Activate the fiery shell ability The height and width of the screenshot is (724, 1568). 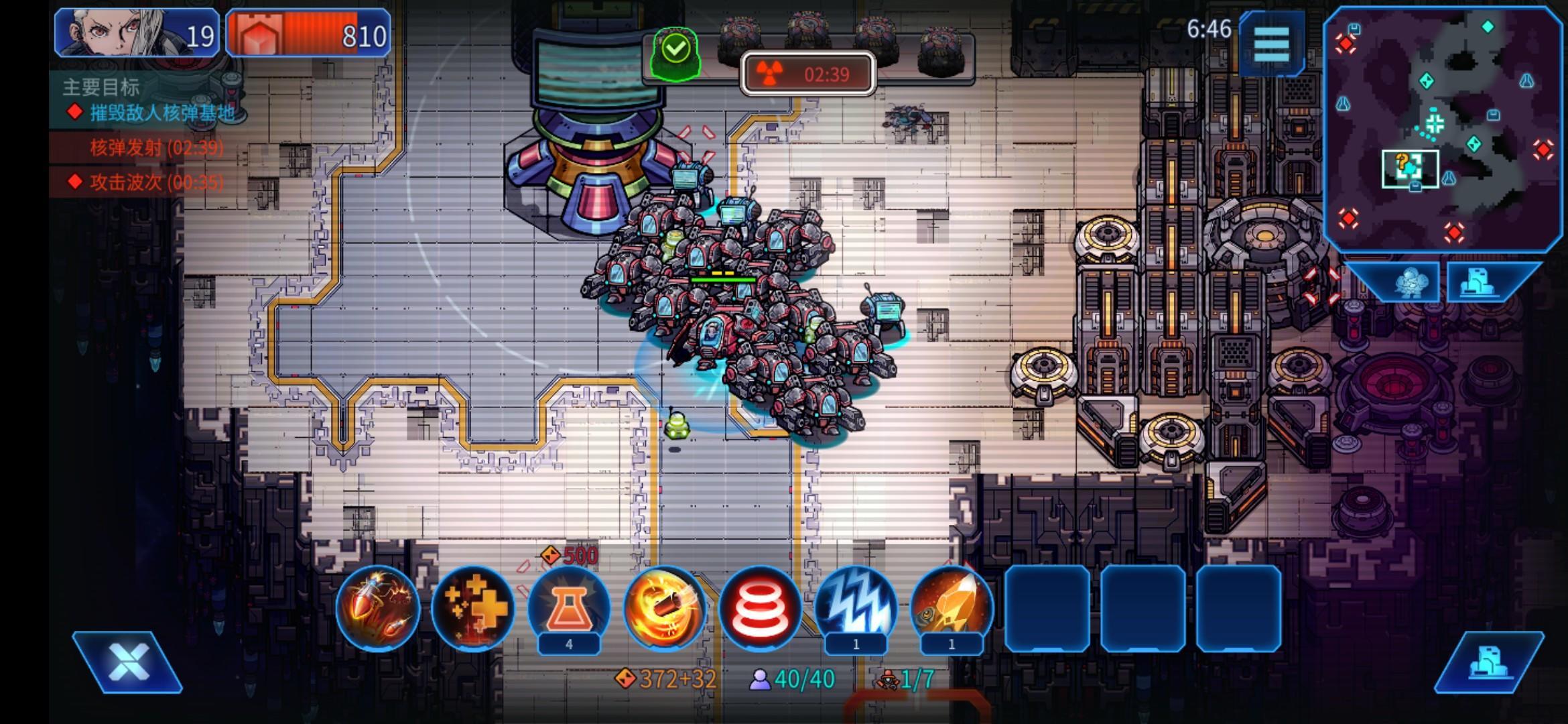click(x=664, y=608)
